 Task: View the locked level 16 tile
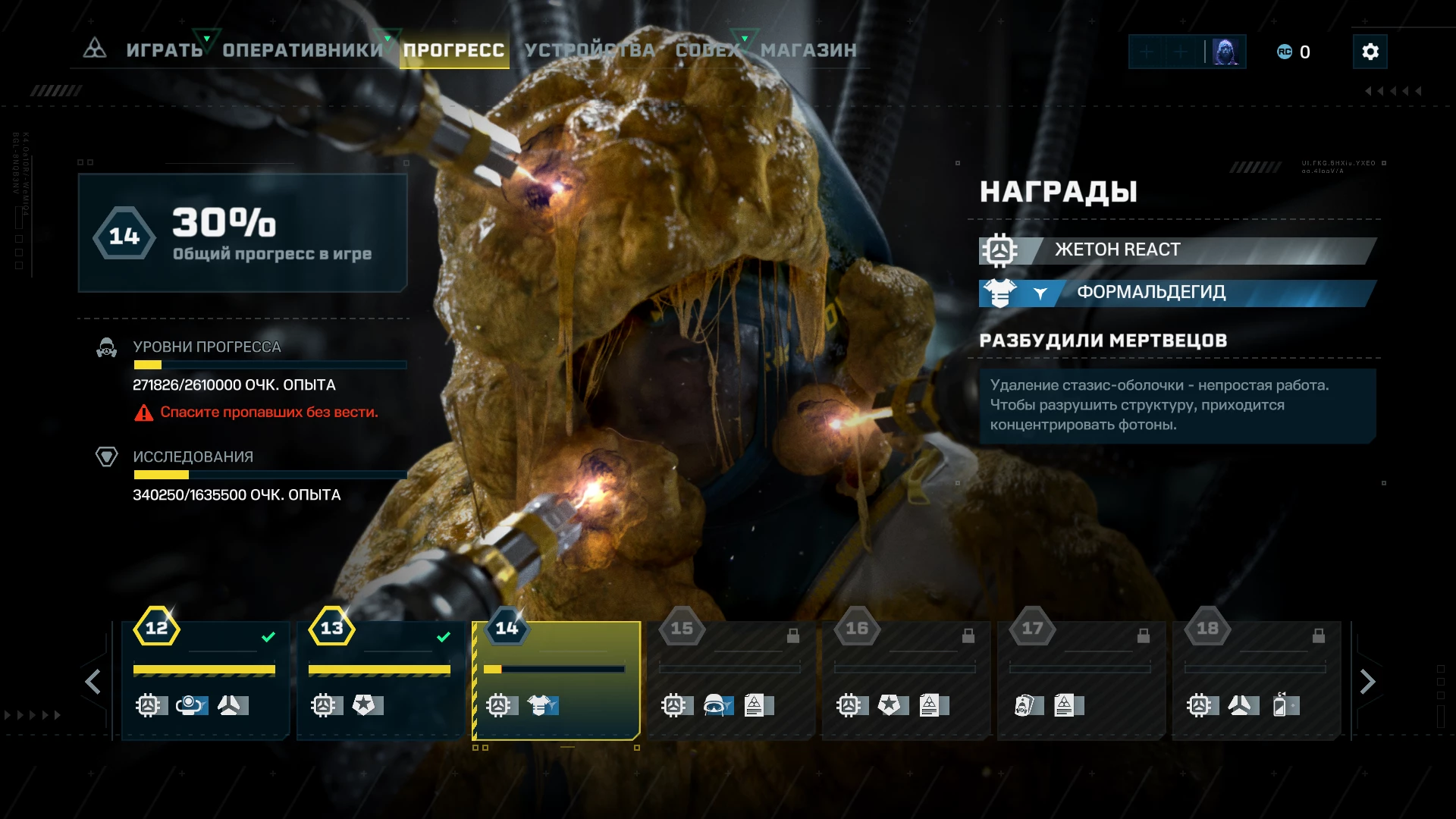click(x=906, y=680)
